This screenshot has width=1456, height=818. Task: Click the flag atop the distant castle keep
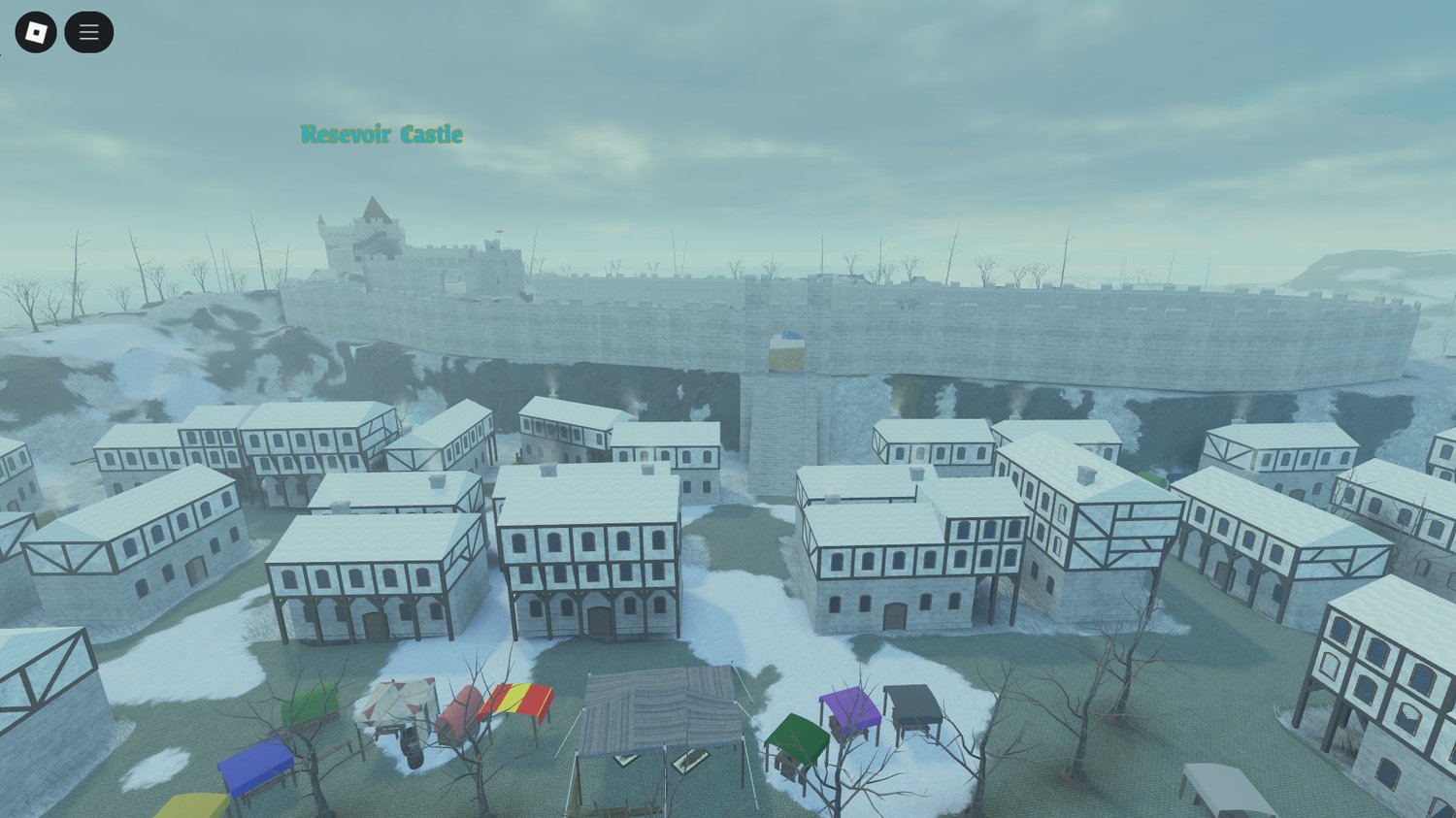(x=500, y=232)
